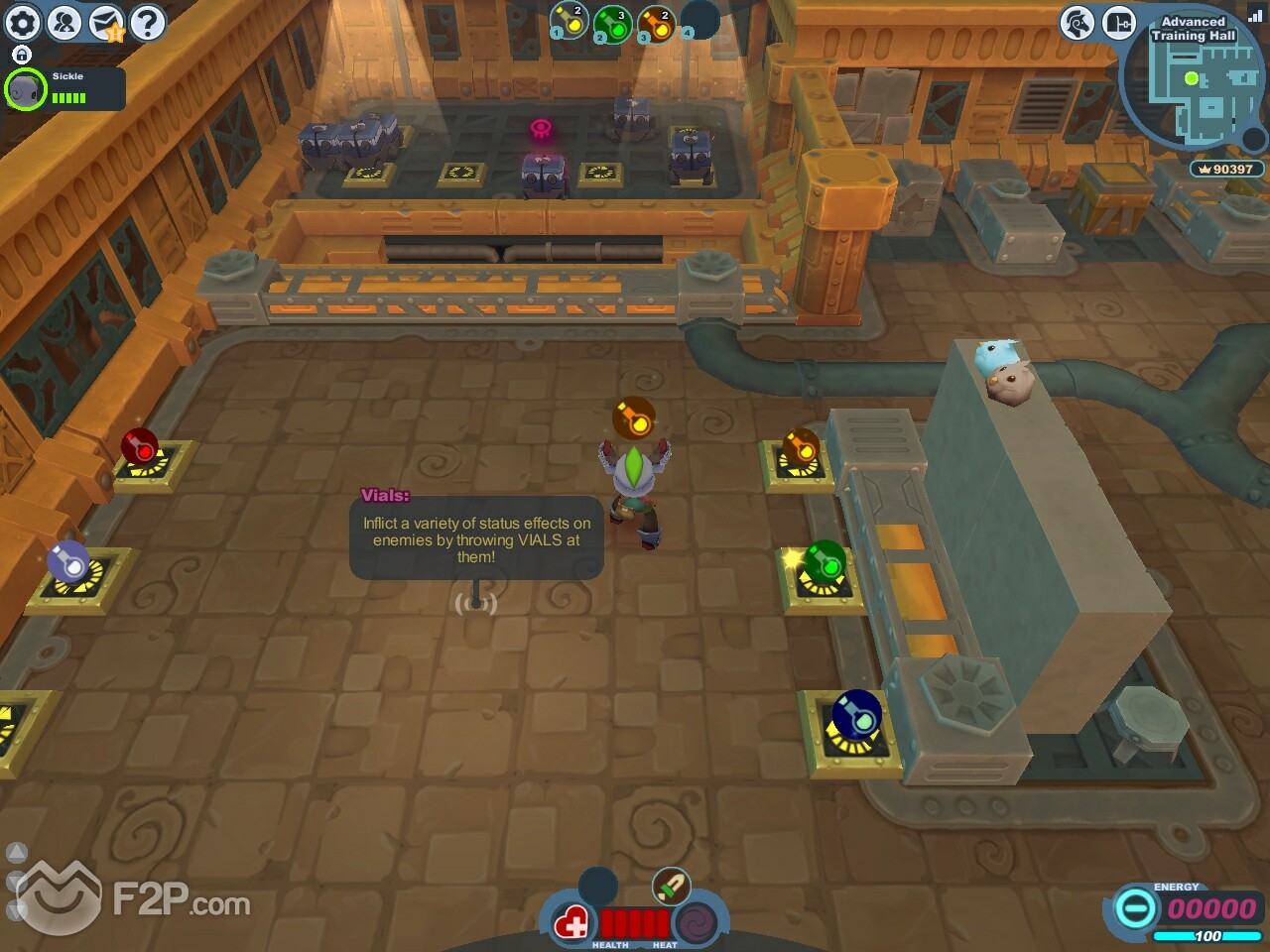Check the mail envelope with star
The width and height of the screenshot is (1270, 952).
(106, 23)
